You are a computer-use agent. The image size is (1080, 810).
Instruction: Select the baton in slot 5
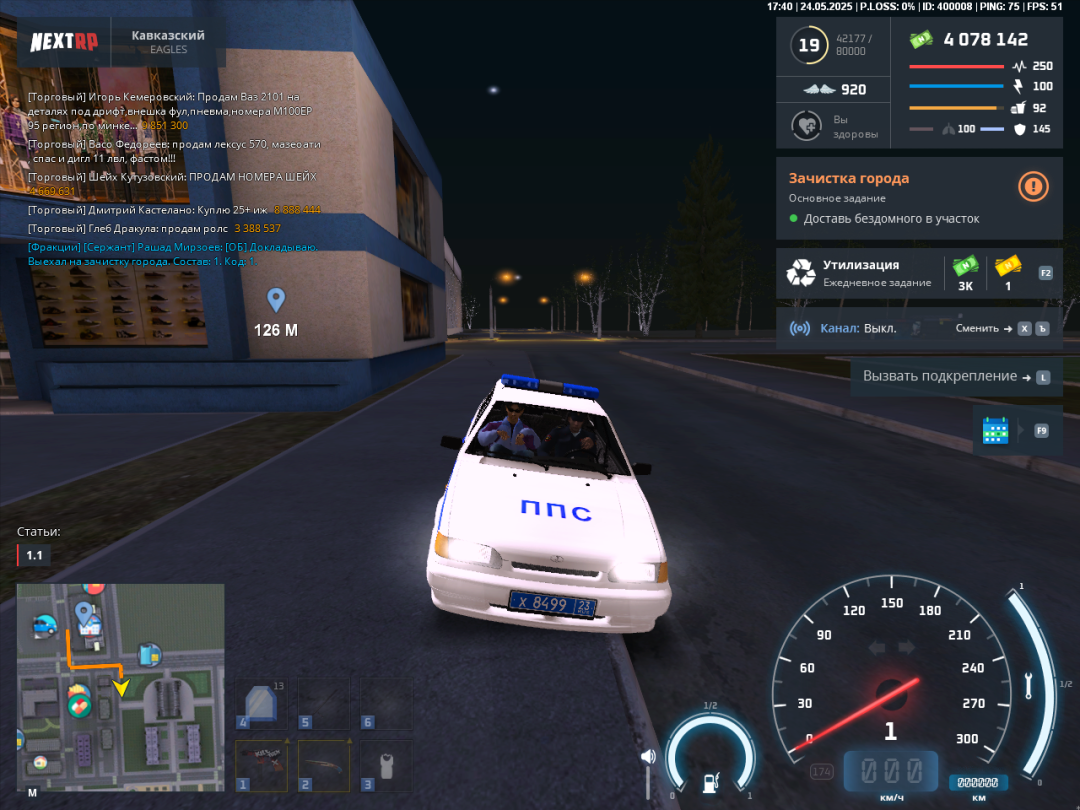click(x=325, y=704)
